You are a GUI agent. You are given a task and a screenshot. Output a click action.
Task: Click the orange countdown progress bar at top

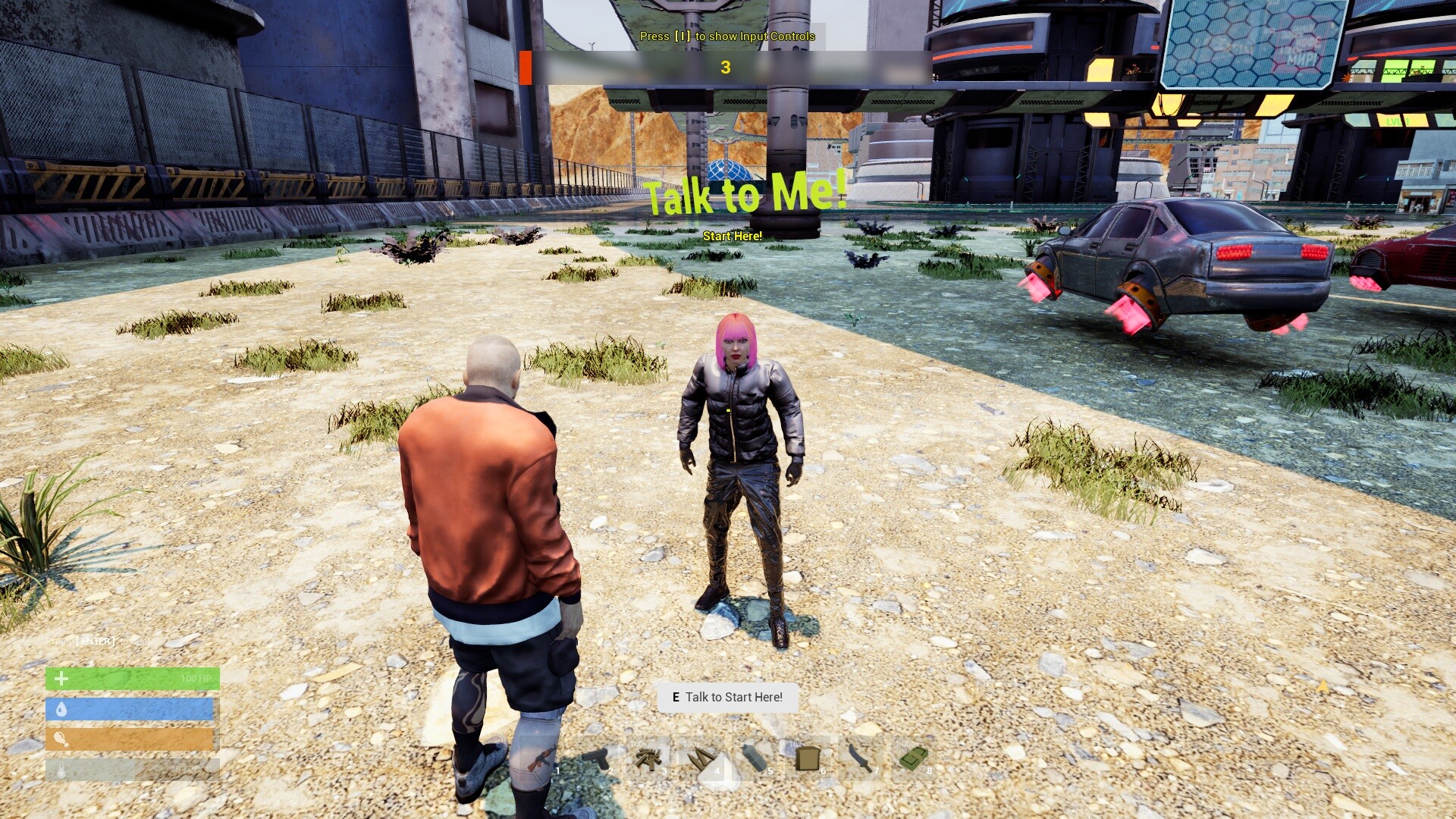point(525,67)
